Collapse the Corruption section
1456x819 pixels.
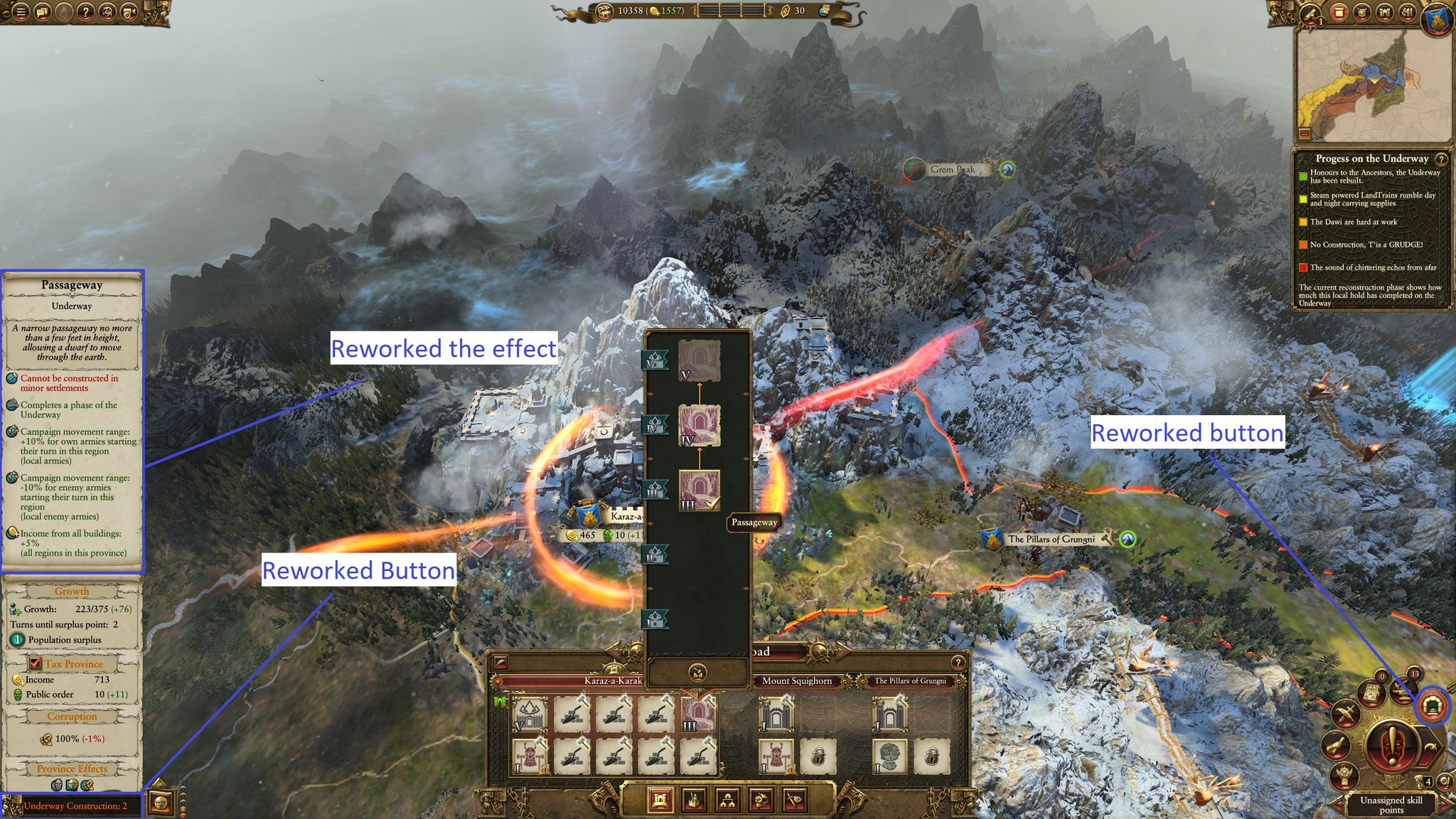coord(72,716)
